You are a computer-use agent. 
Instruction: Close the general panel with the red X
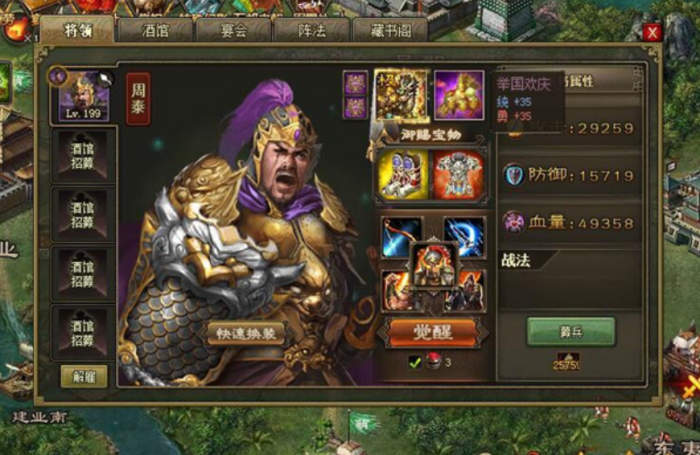pyautogui.click(x=652, y=33)
